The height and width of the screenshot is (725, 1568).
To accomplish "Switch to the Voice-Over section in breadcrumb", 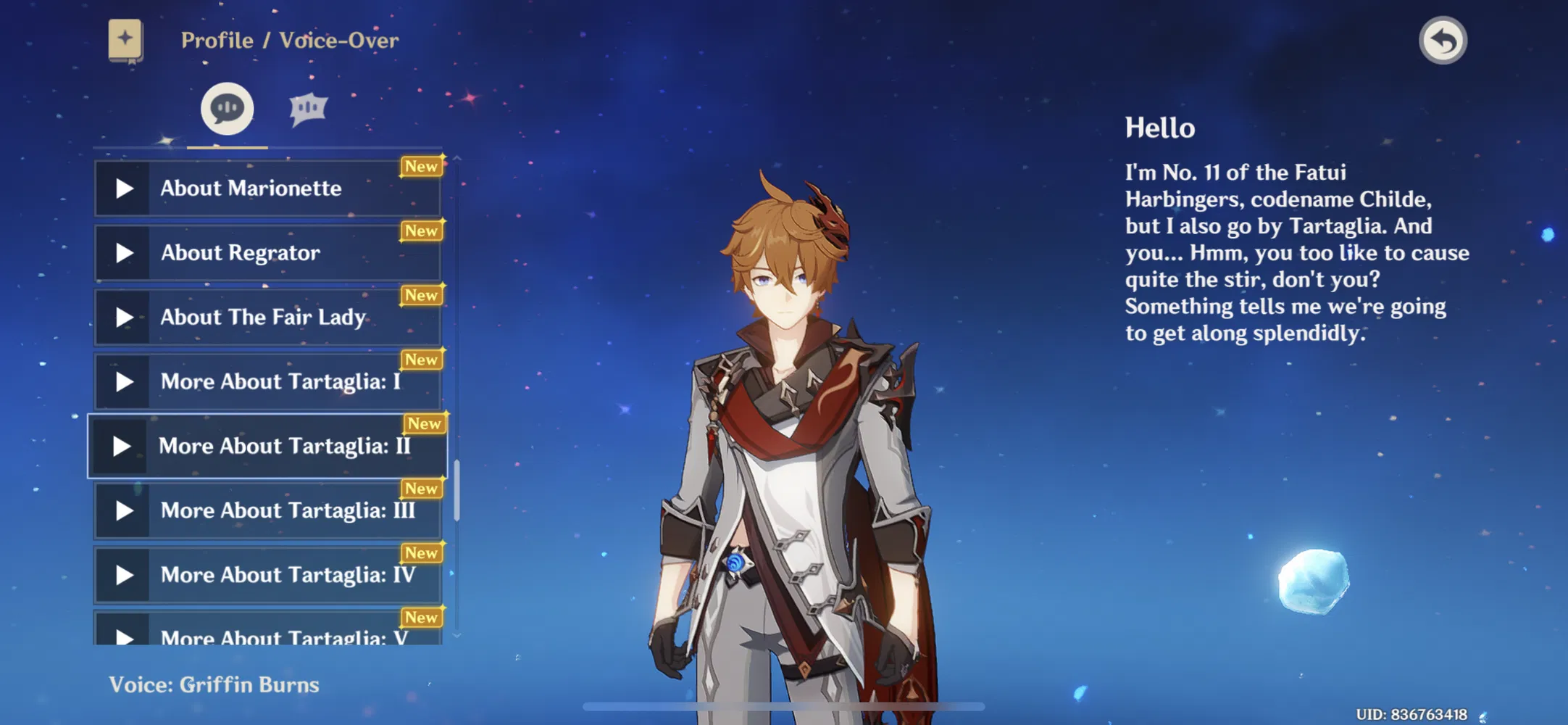I will 340,40.
